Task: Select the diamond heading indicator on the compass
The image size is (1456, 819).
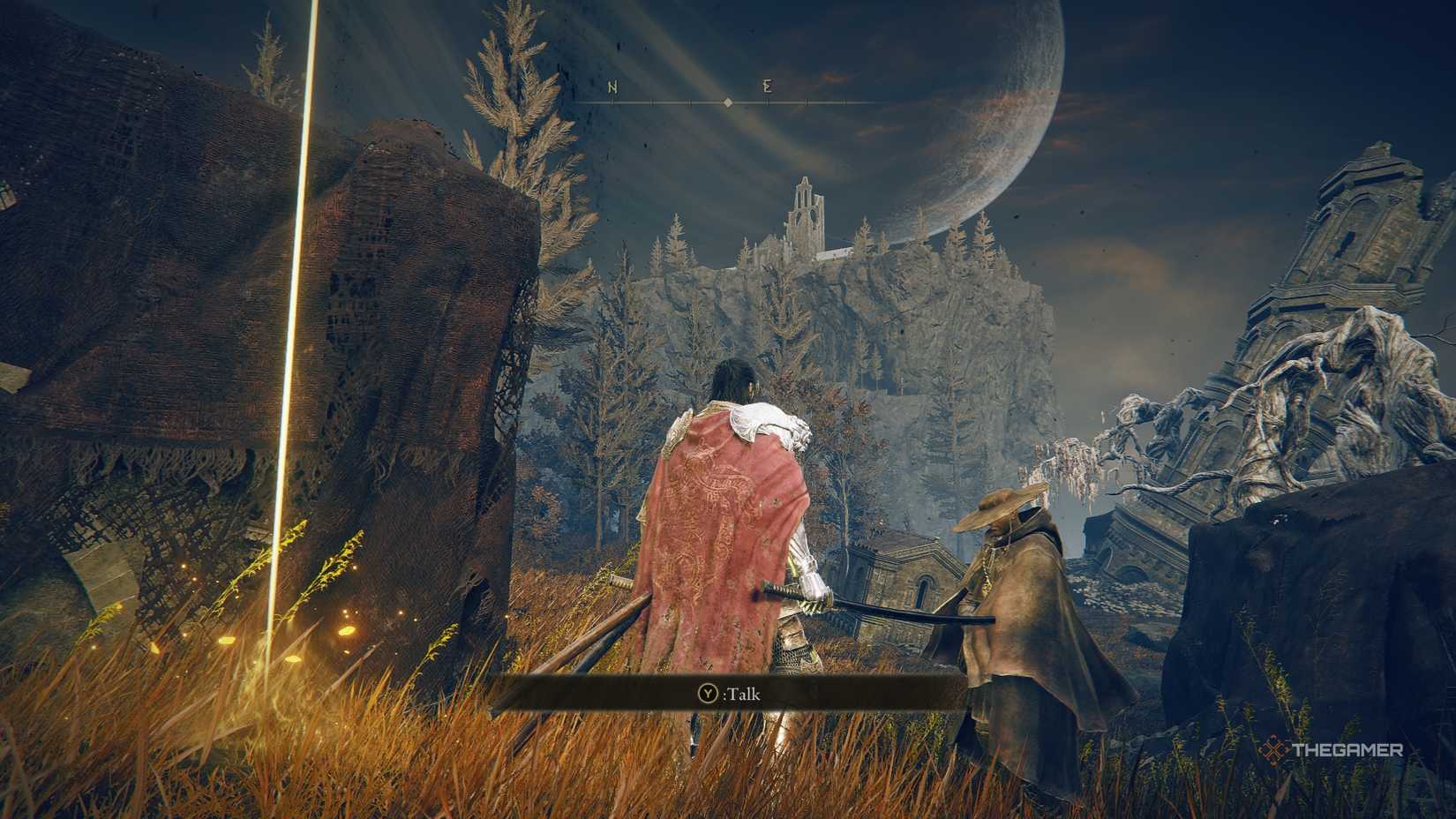Action: (x=727, y=102)
